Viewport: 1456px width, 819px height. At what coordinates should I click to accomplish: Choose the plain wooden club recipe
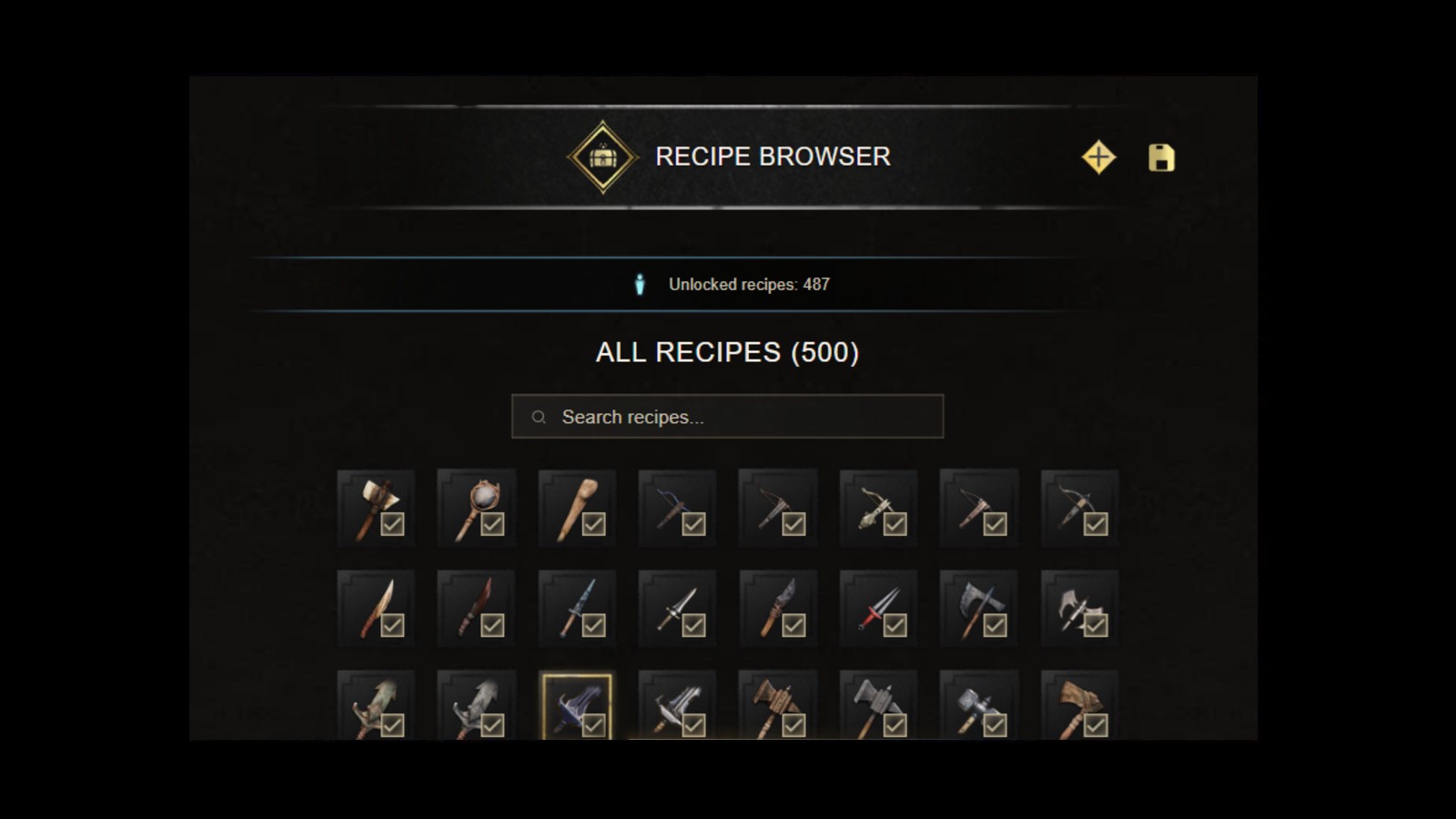577,508
